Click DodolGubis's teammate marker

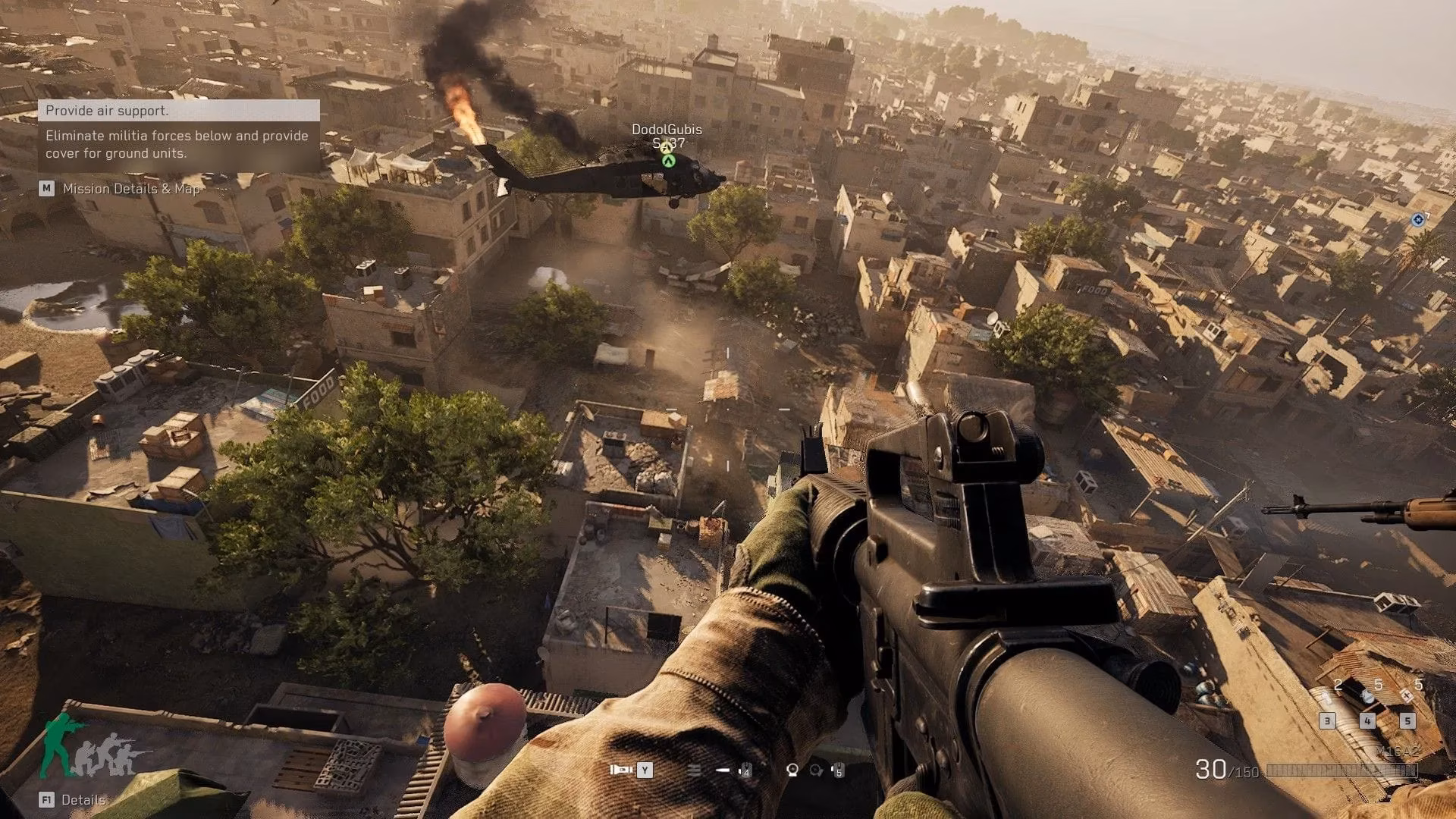click(667, 160)
